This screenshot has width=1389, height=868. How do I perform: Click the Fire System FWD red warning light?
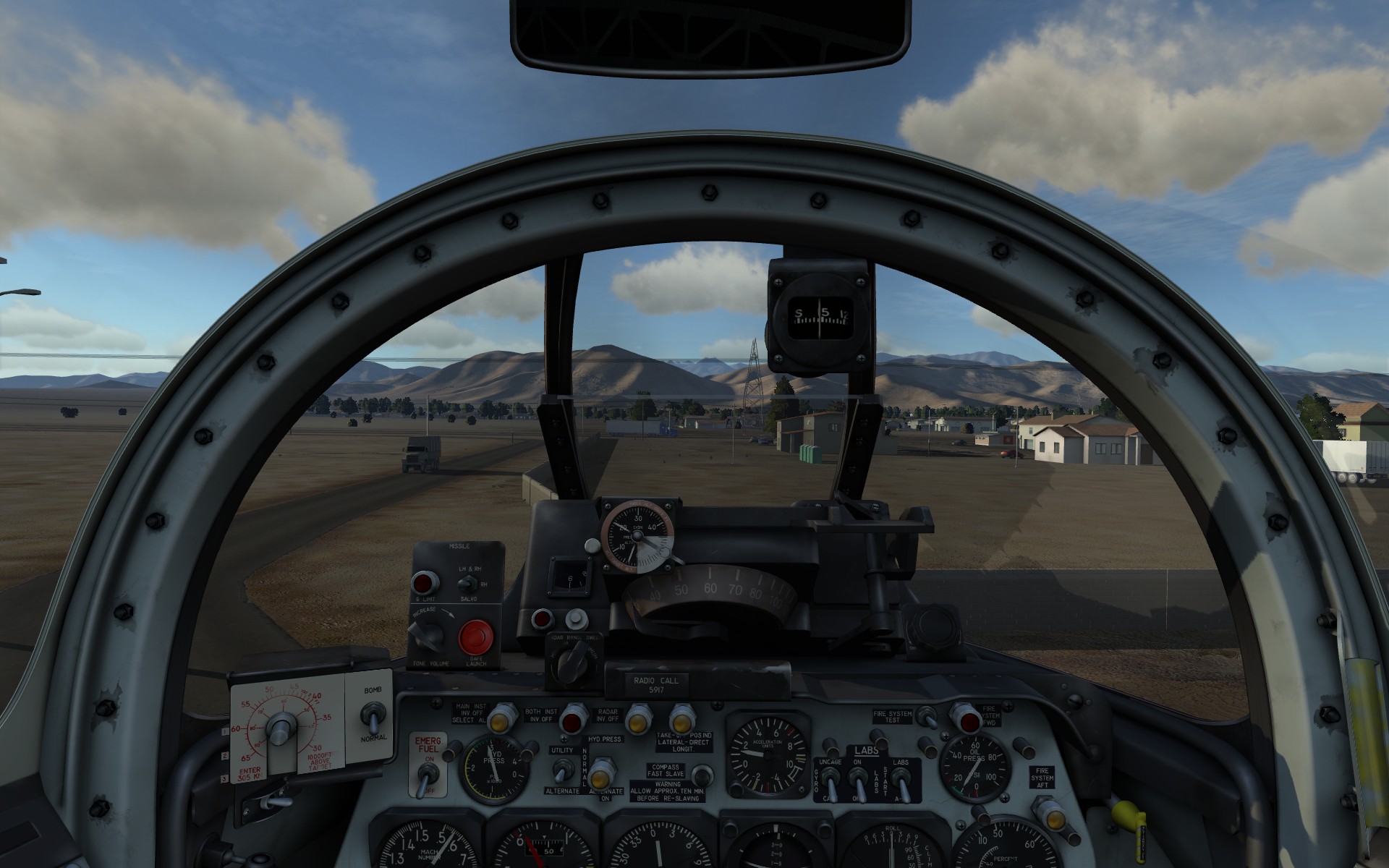(x=966, y=718)
